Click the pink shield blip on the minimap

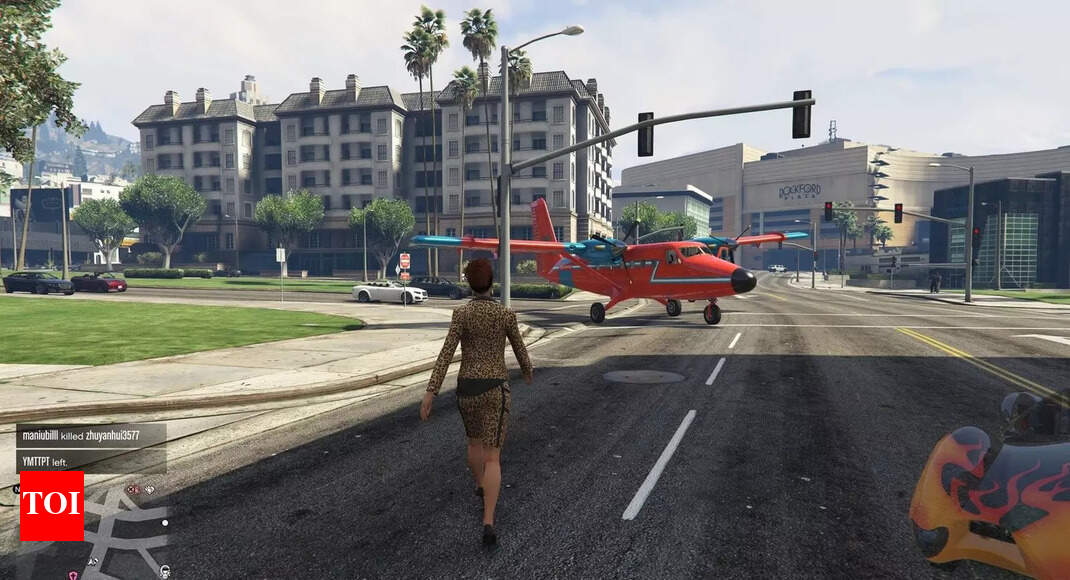click(x=73, y=575)
